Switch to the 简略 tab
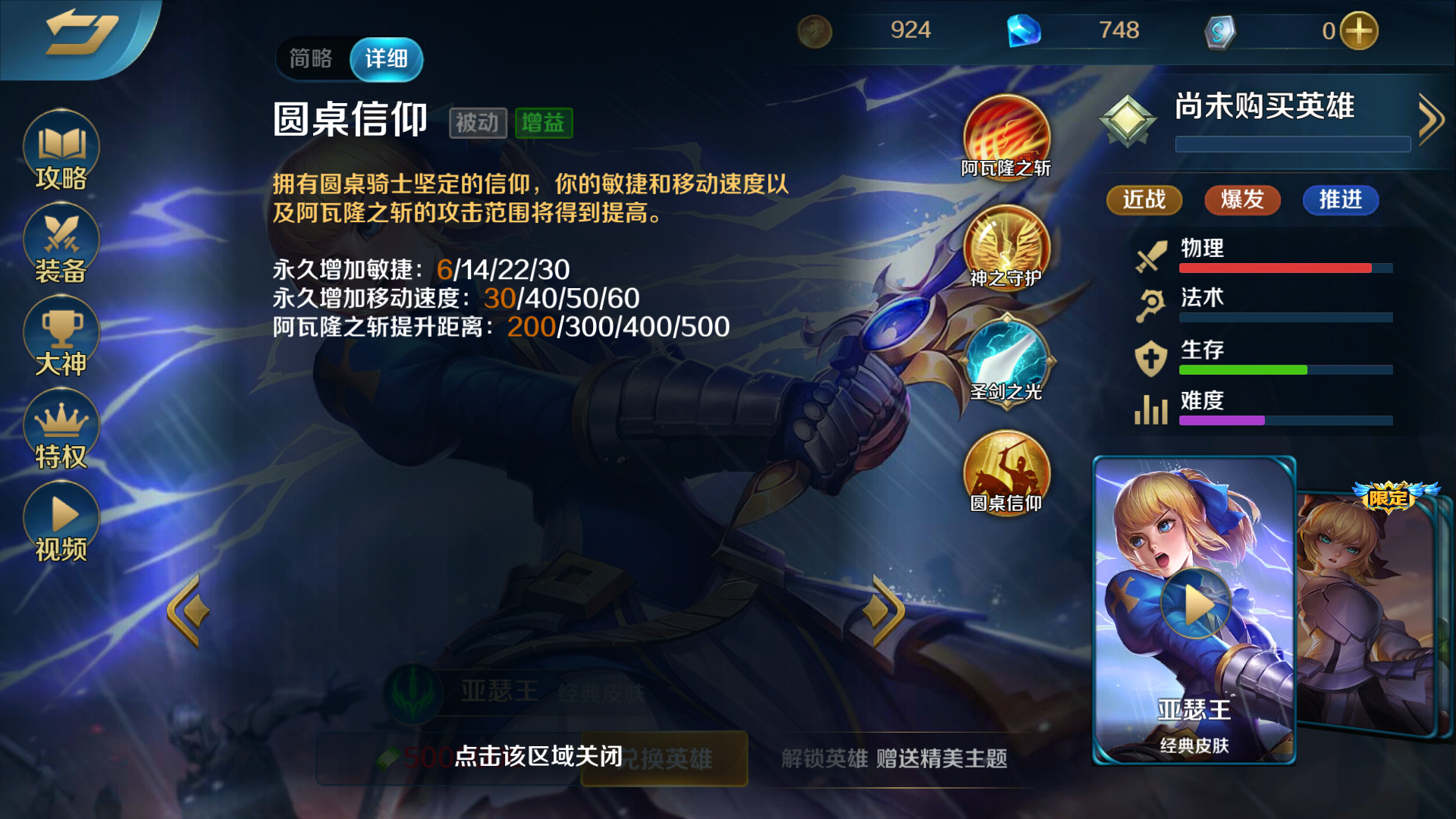Viewport: 1456px width, 819px height. (310, 58)
